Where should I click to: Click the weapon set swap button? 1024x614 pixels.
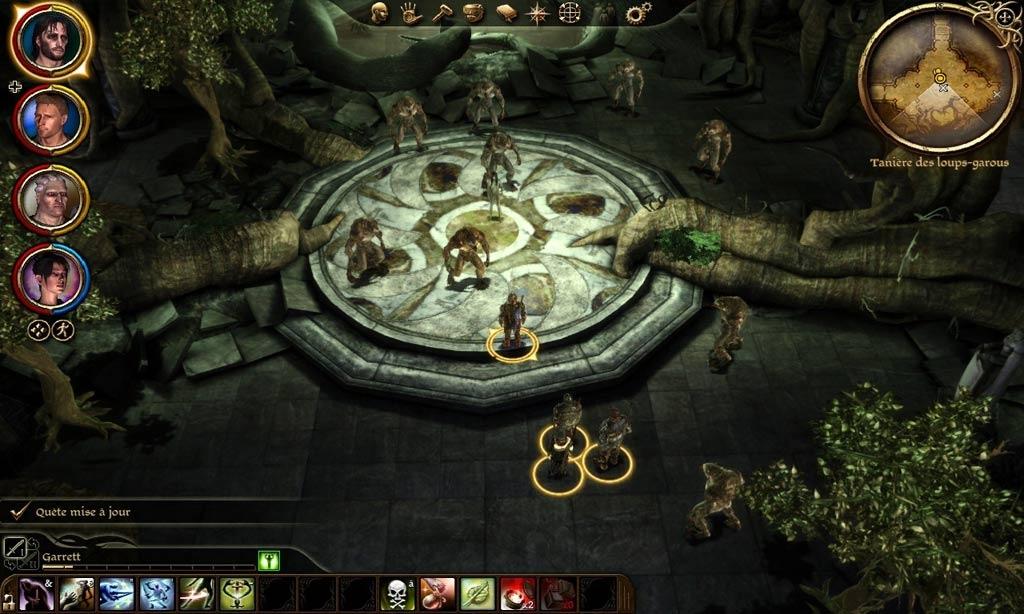tap(15, 547)
